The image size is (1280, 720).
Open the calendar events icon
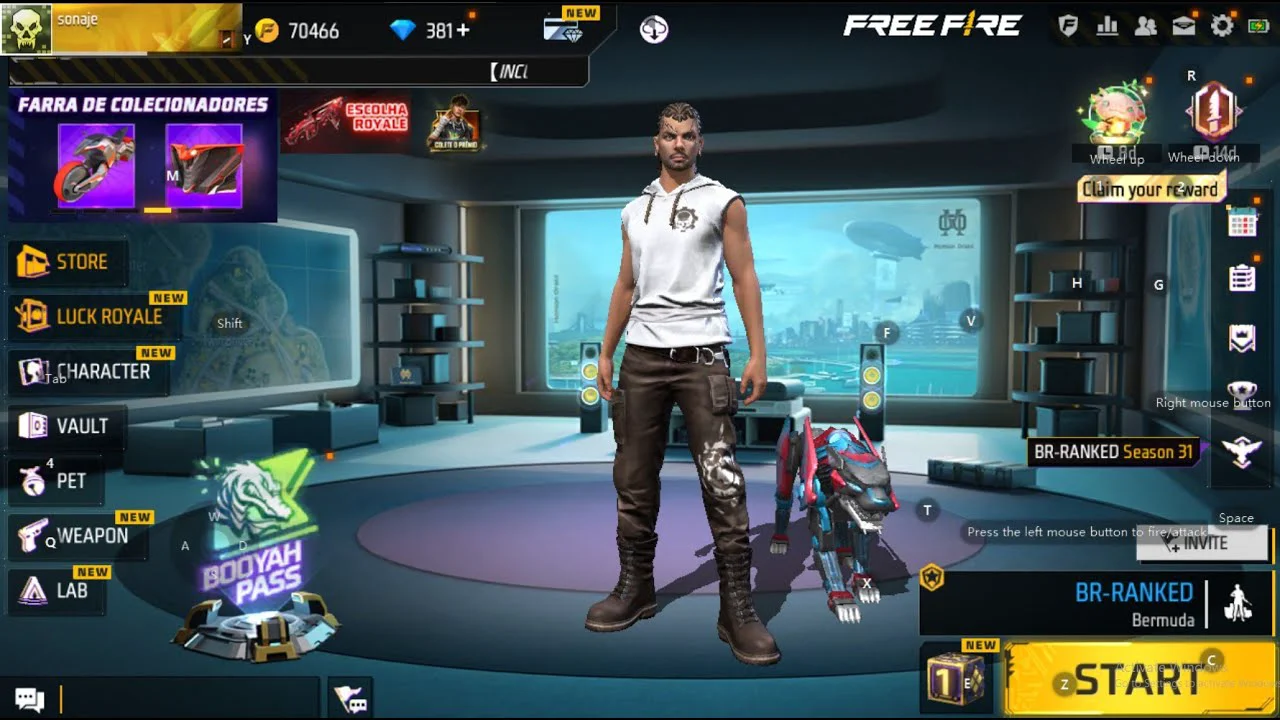(1242, 222)
